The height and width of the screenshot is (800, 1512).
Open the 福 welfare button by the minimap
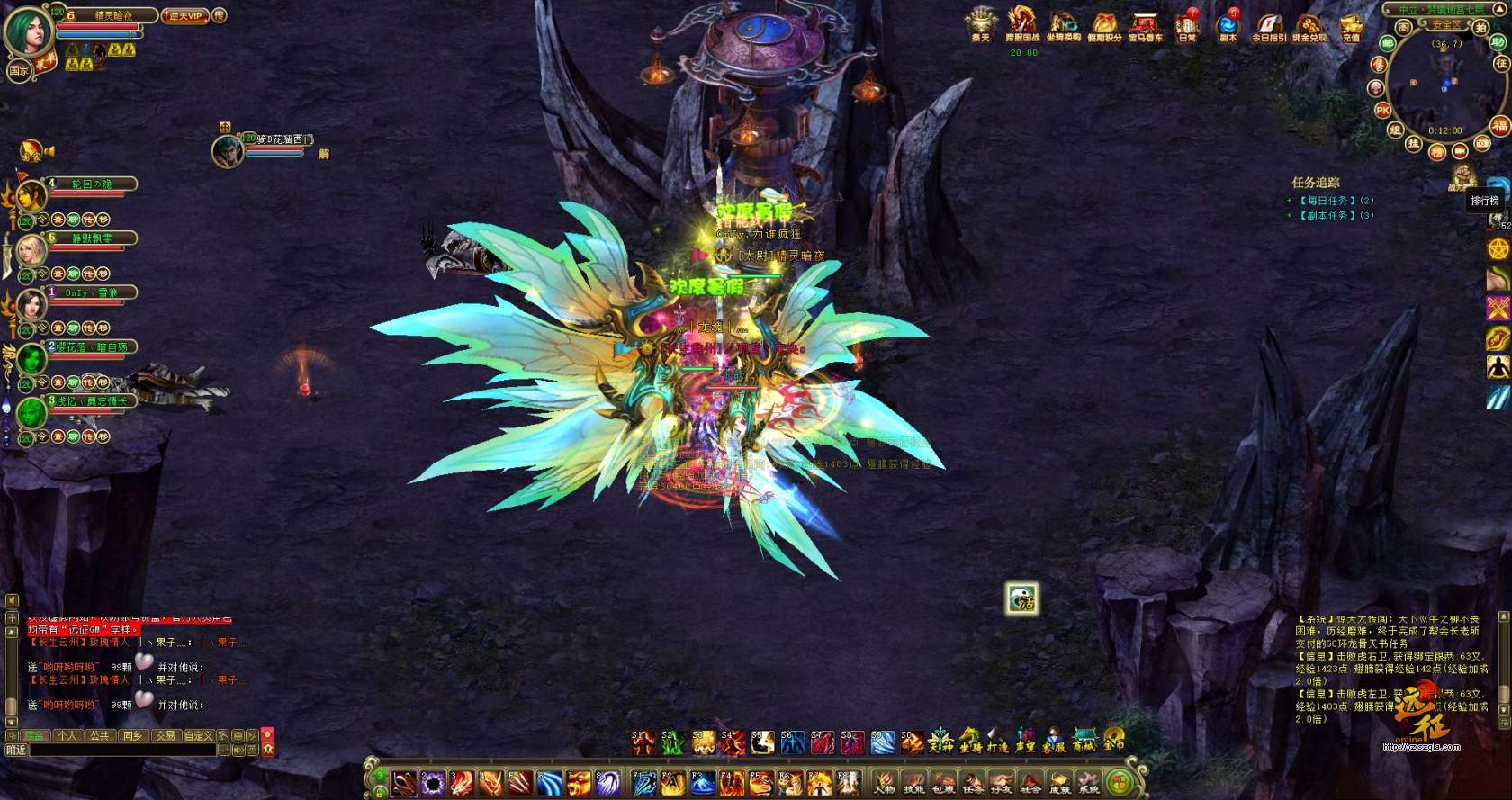(x=1499, y=125)
